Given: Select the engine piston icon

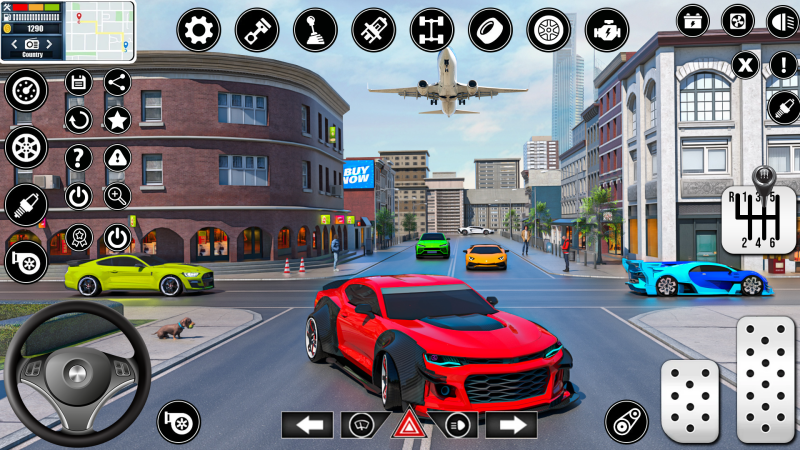Looking at the screenshot, I should click(x=257, y=30).
